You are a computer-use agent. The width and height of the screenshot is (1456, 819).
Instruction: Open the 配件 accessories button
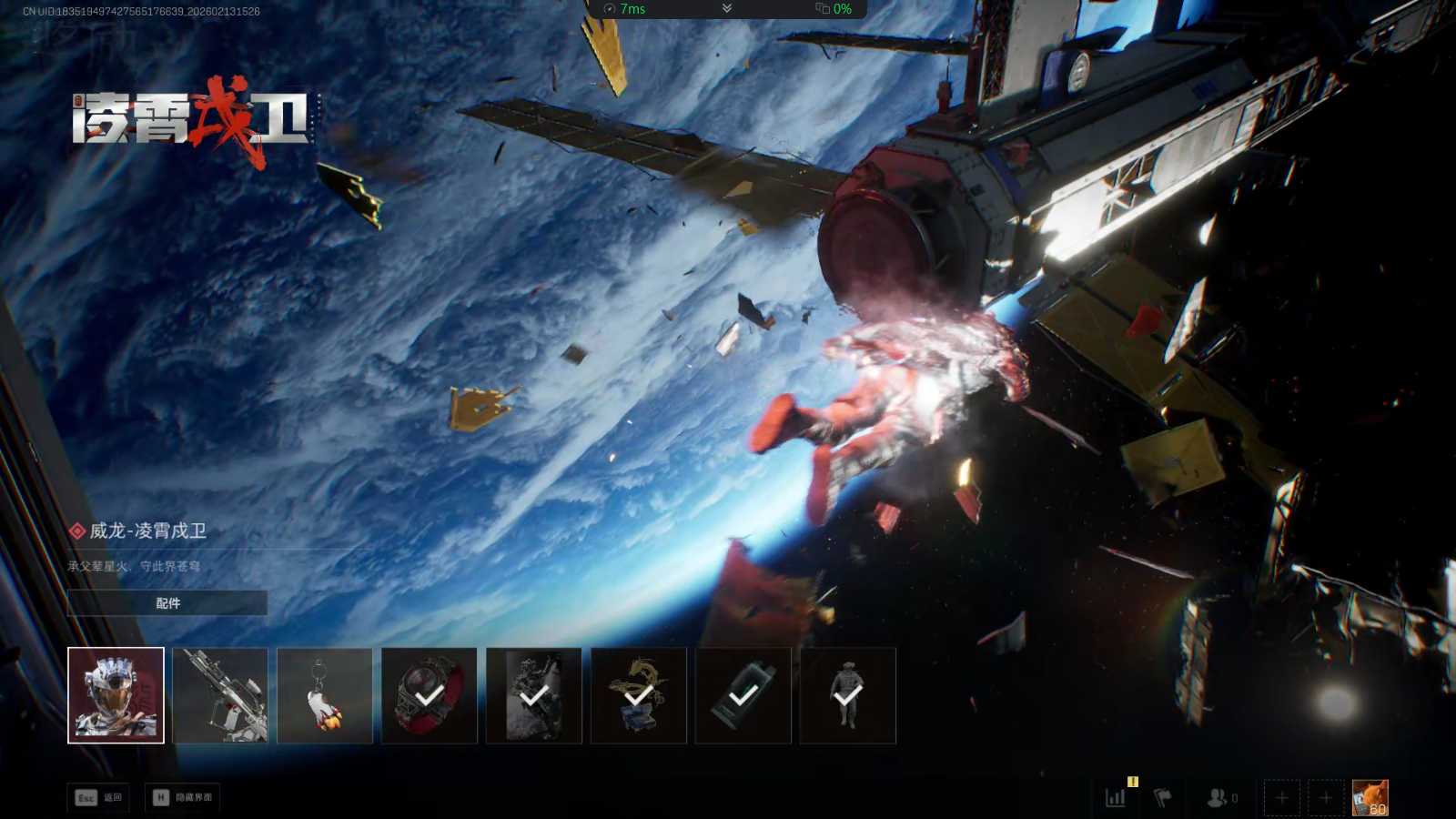(x=167, y=603)
